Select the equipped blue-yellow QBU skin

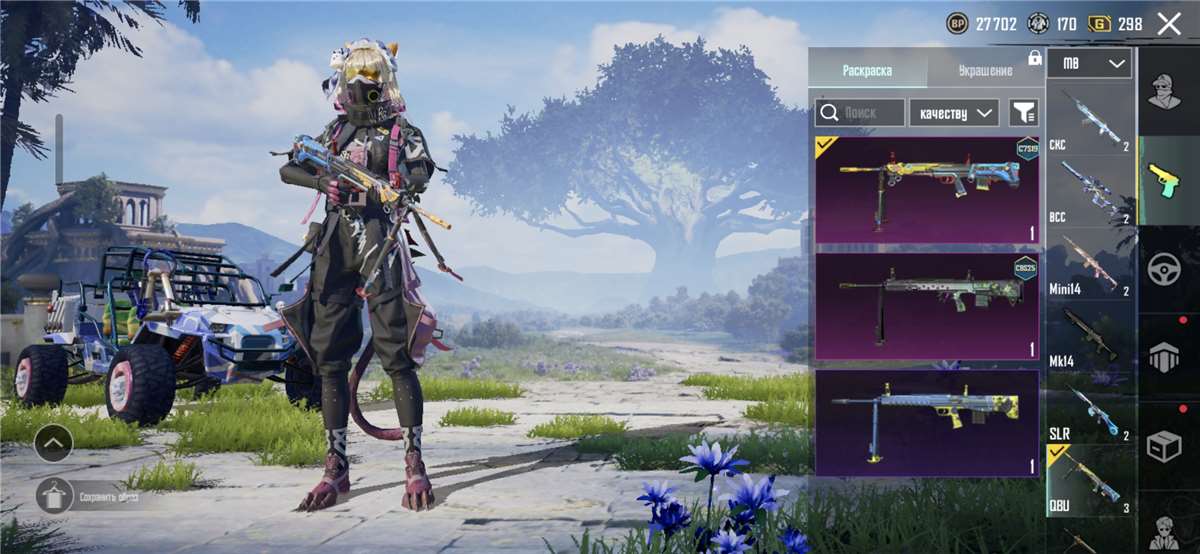pyautogui.click(x=927, y=190)
